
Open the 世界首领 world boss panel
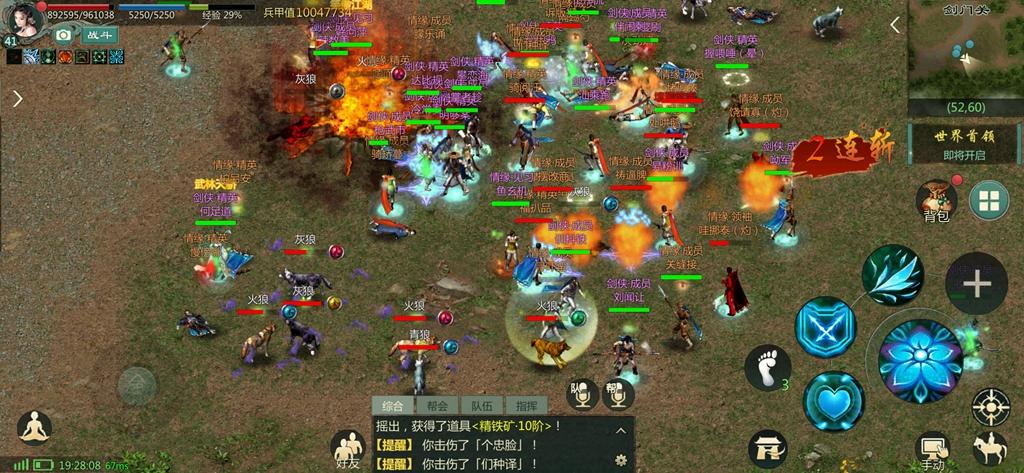click(x=965, y=143)
